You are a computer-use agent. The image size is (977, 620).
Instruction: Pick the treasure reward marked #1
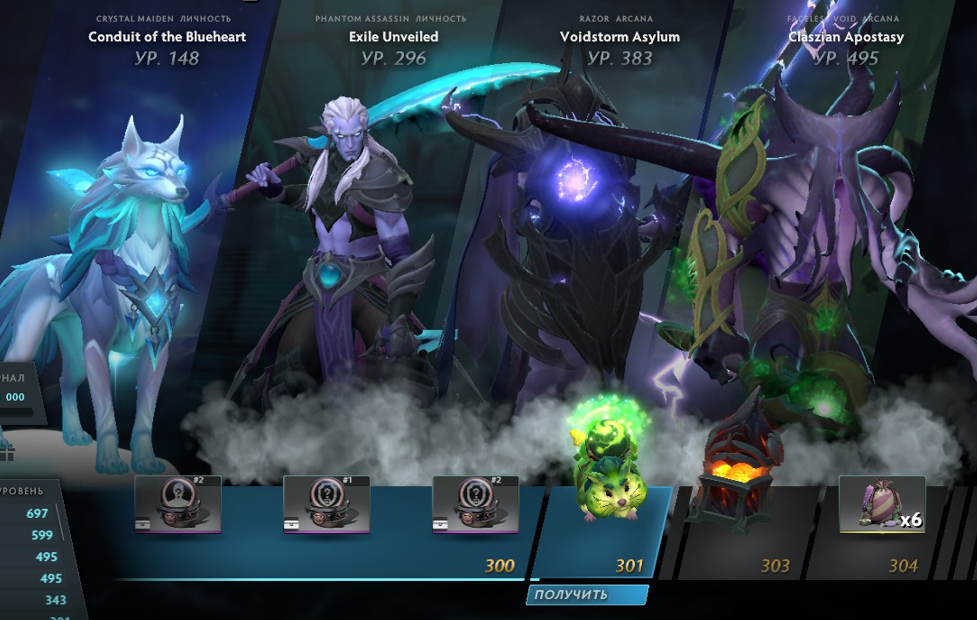point(326,504)
